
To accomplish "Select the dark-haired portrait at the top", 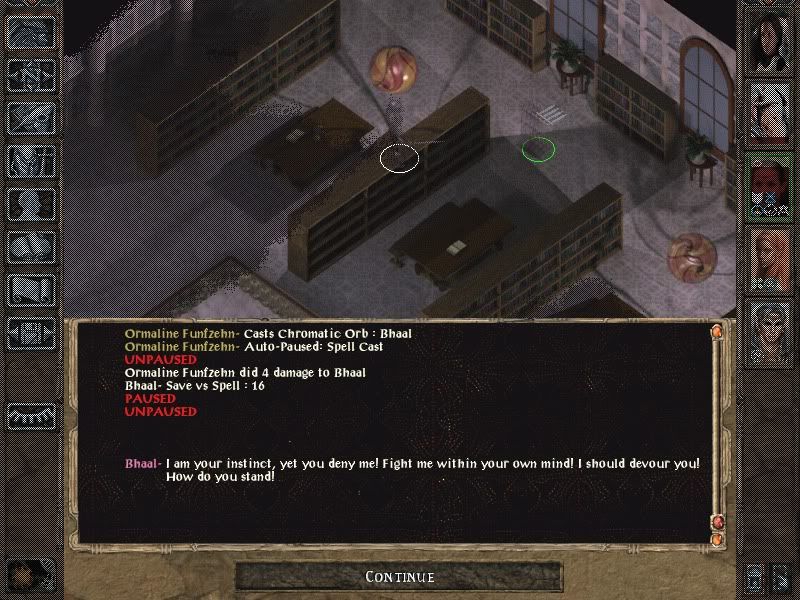I will click(768, 40).
